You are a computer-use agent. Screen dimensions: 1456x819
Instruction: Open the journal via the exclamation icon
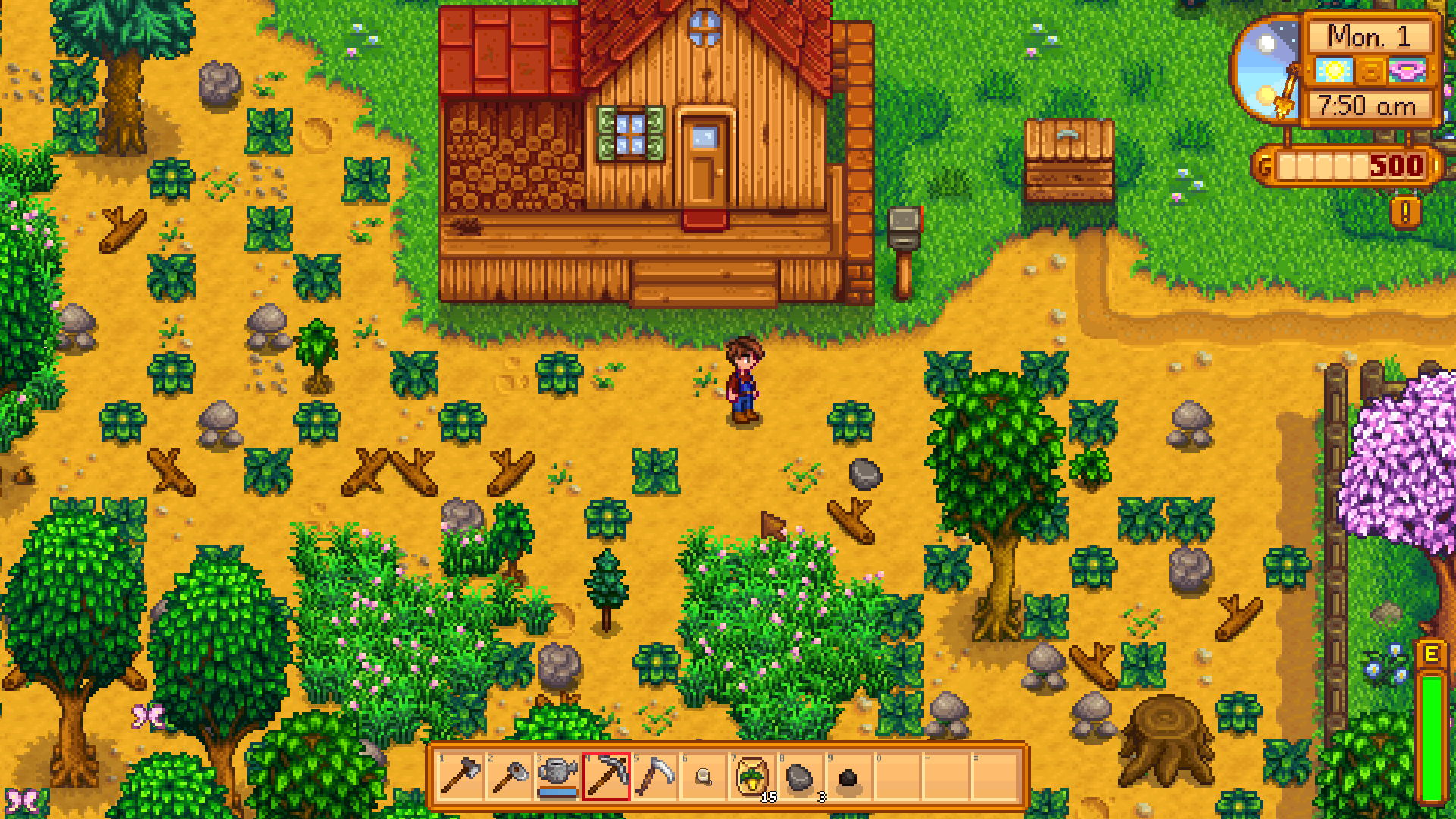click(x=1405, y=213)
